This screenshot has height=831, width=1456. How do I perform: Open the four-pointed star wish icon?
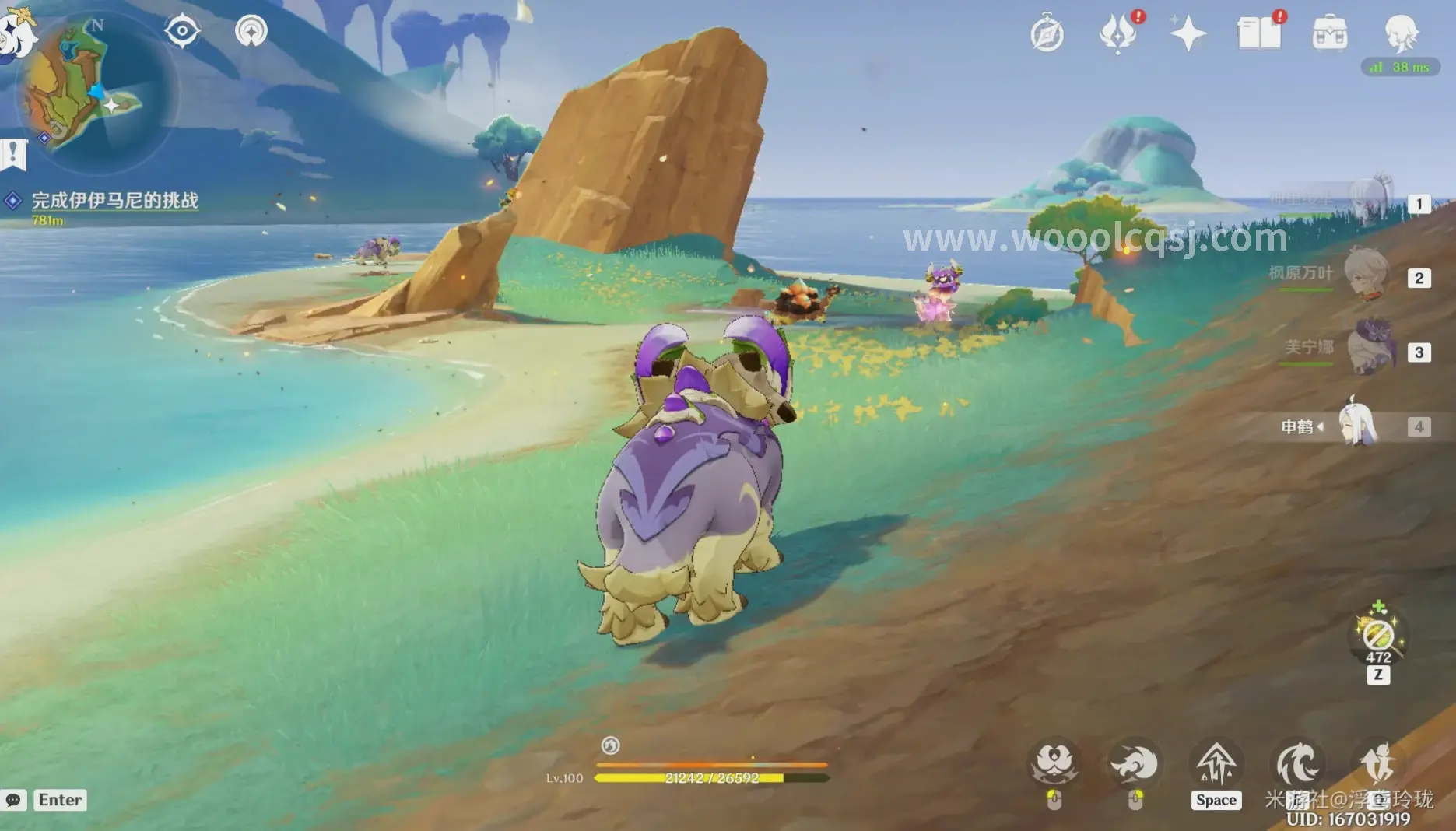point(1188,34)
